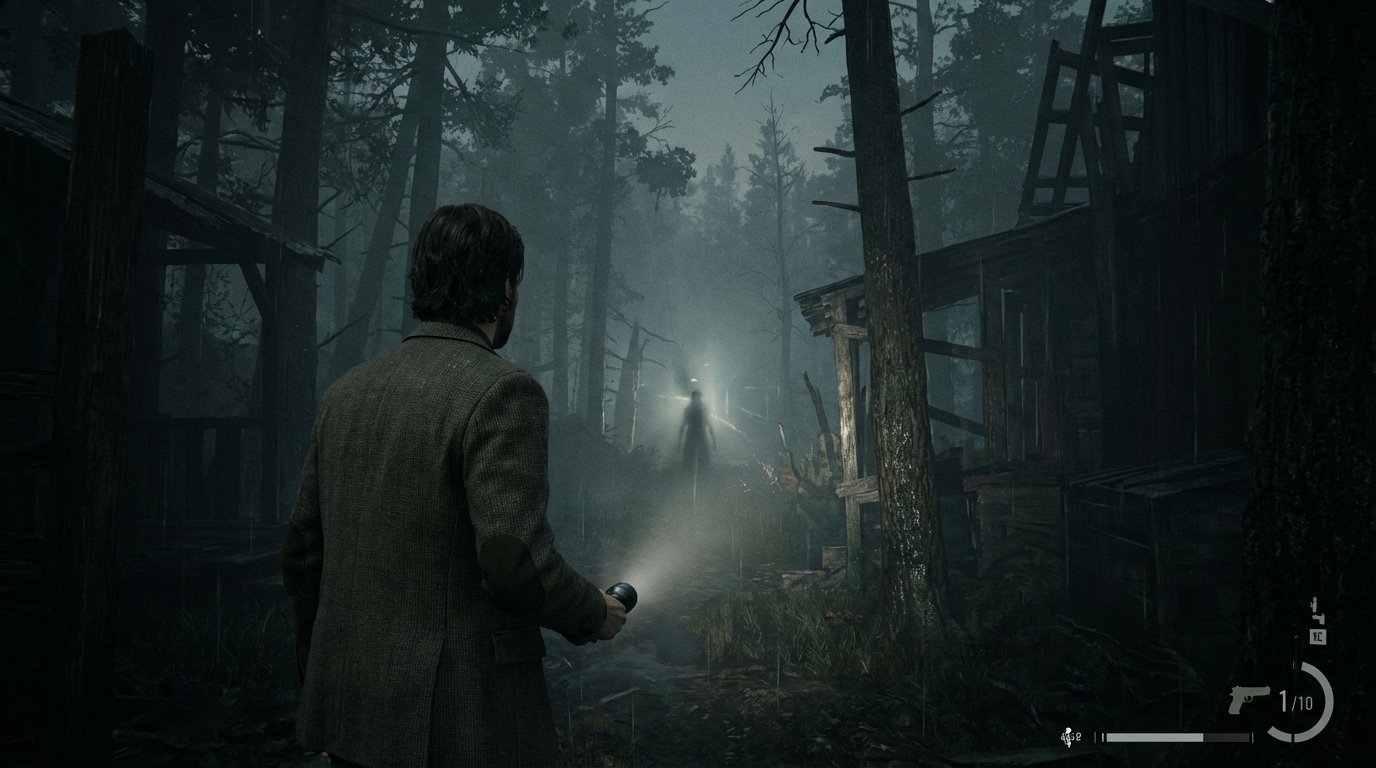1376x768 pixels.
Task: Select the pistol weapon icon in HUD
Action: click(1242, 702)
